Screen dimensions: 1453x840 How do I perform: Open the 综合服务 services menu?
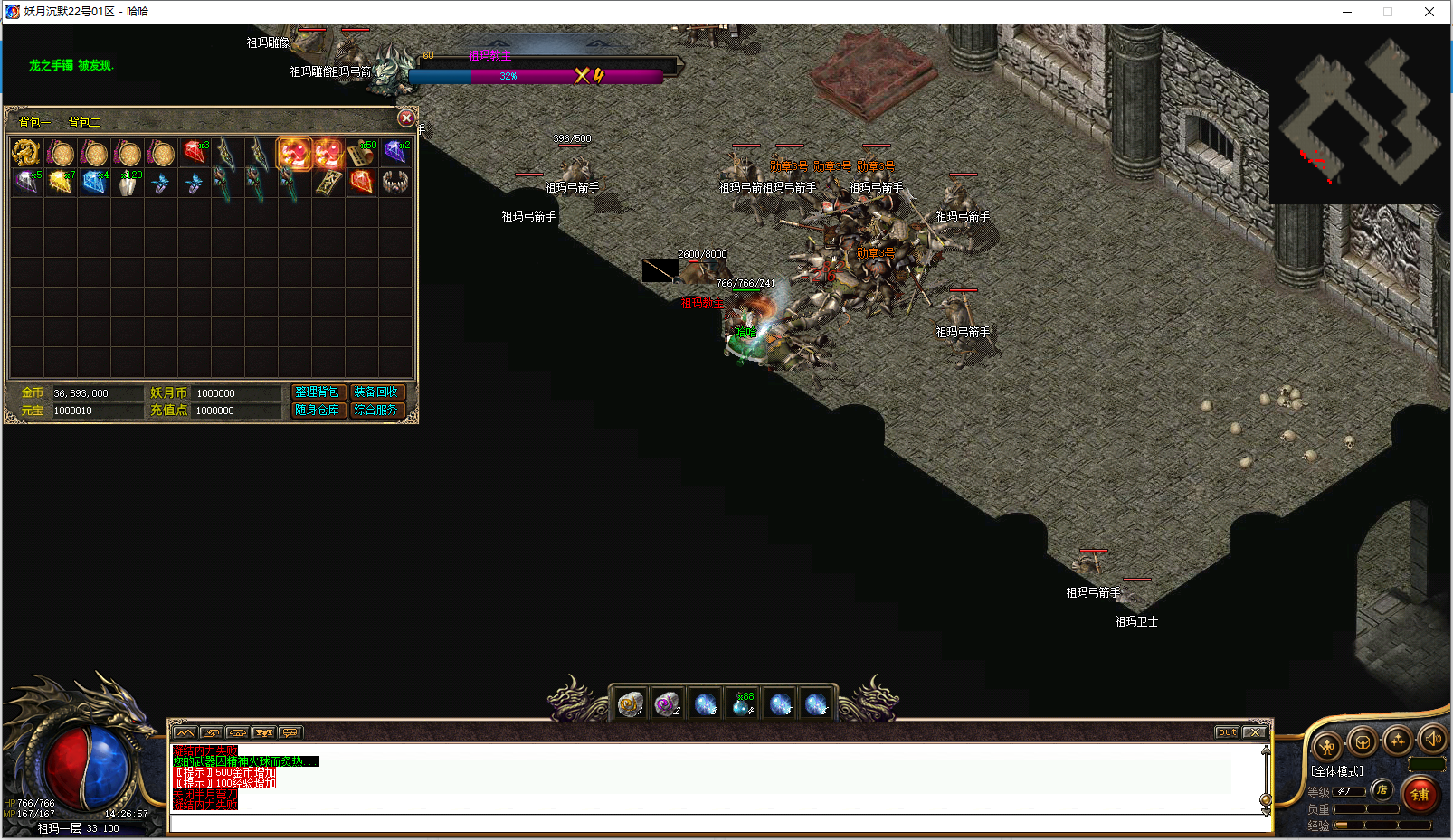click(x=375, y=411)
